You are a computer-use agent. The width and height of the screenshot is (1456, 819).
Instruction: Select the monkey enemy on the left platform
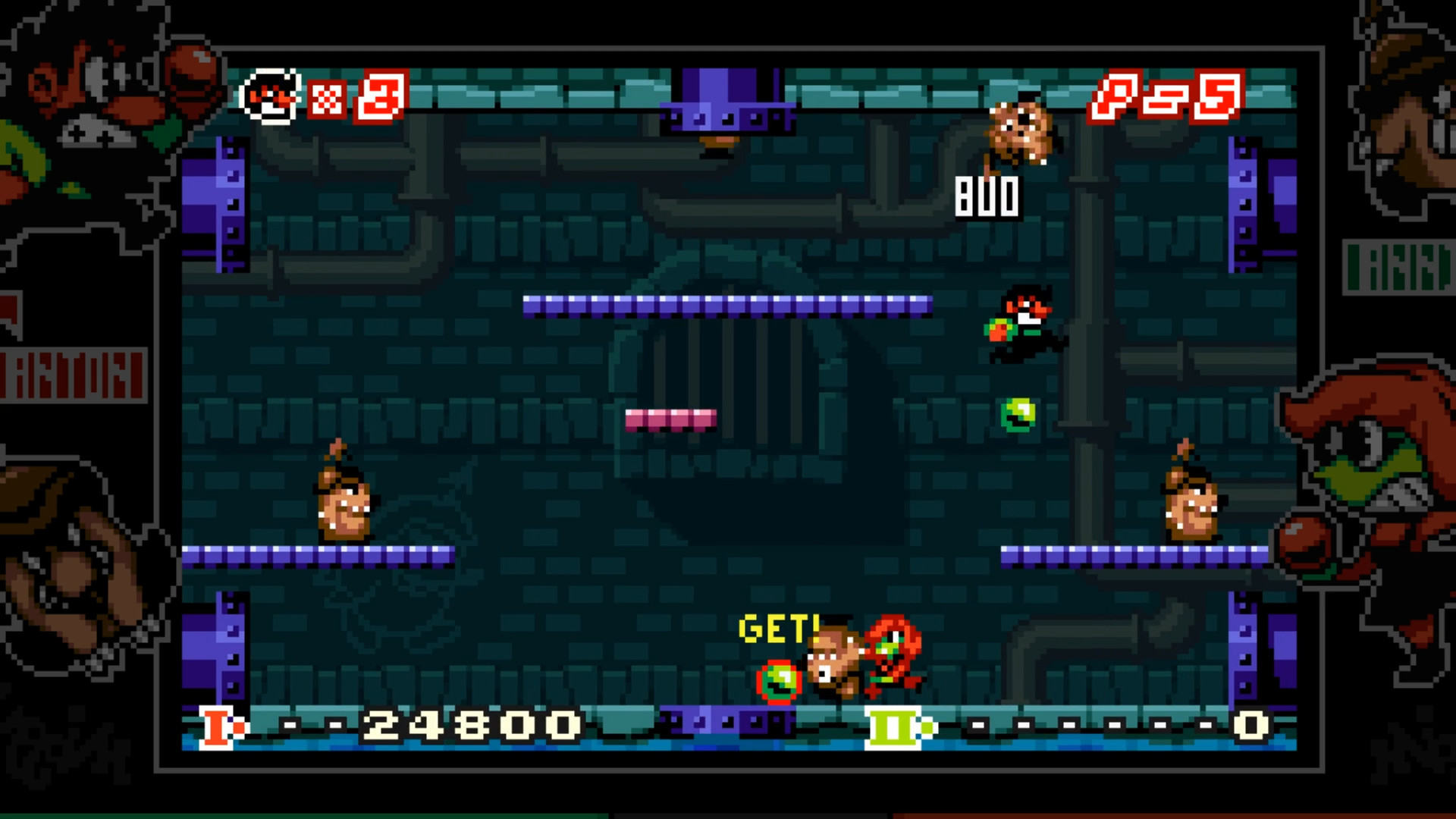[x=341, y=500]
